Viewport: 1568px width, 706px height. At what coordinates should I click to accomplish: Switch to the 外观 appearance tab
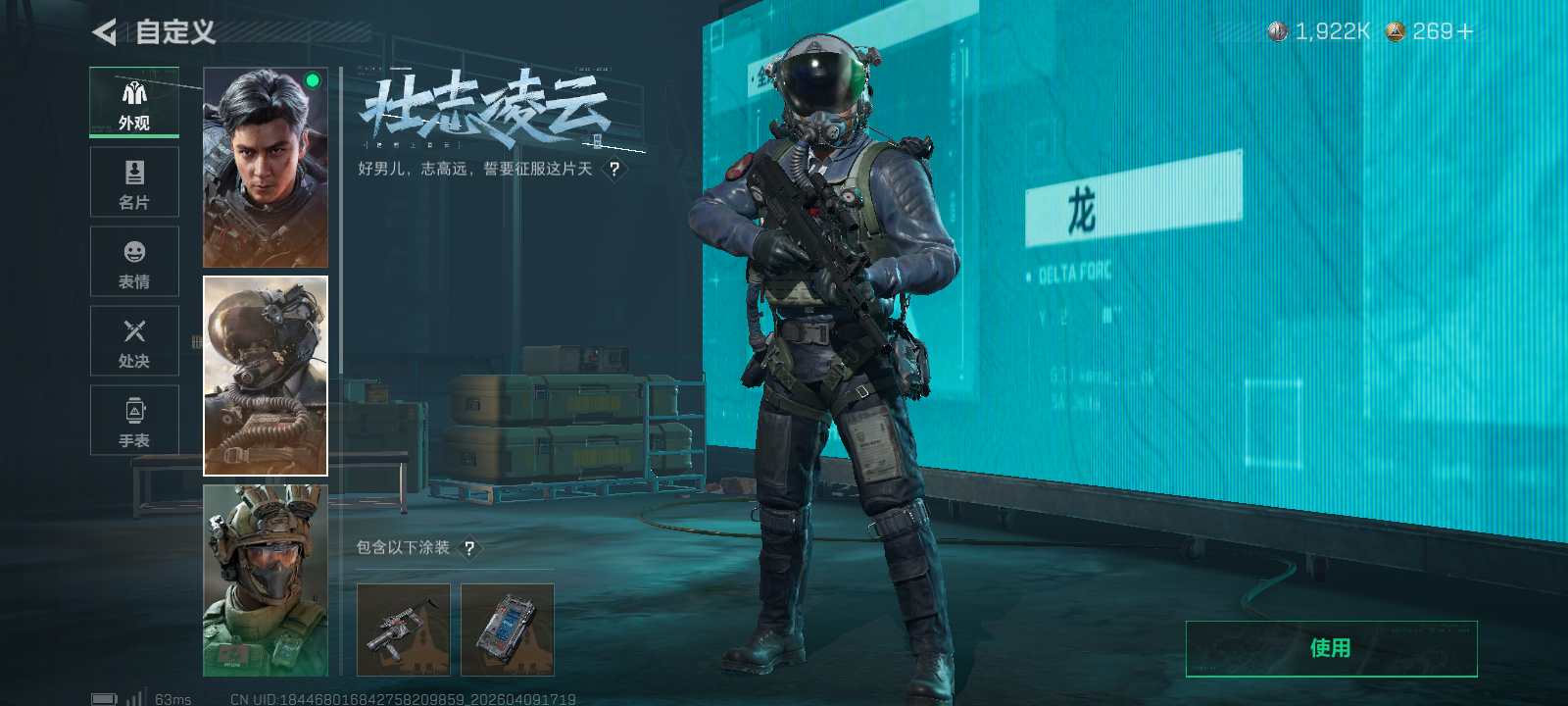point(134,102)
